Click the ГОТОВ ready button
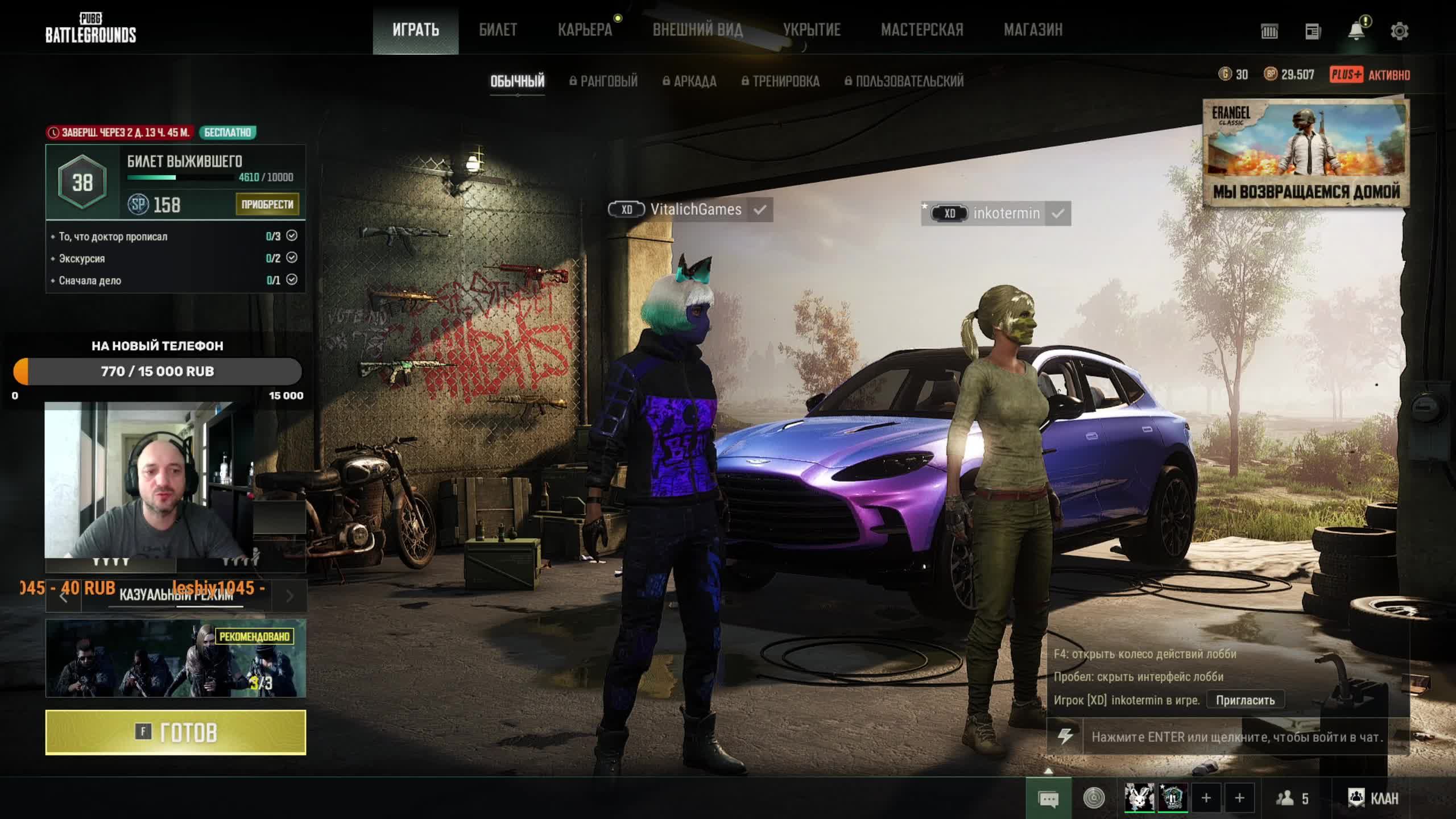This screenshot has width=1456, height=819. pyautogui.click(x=176, y=733)
